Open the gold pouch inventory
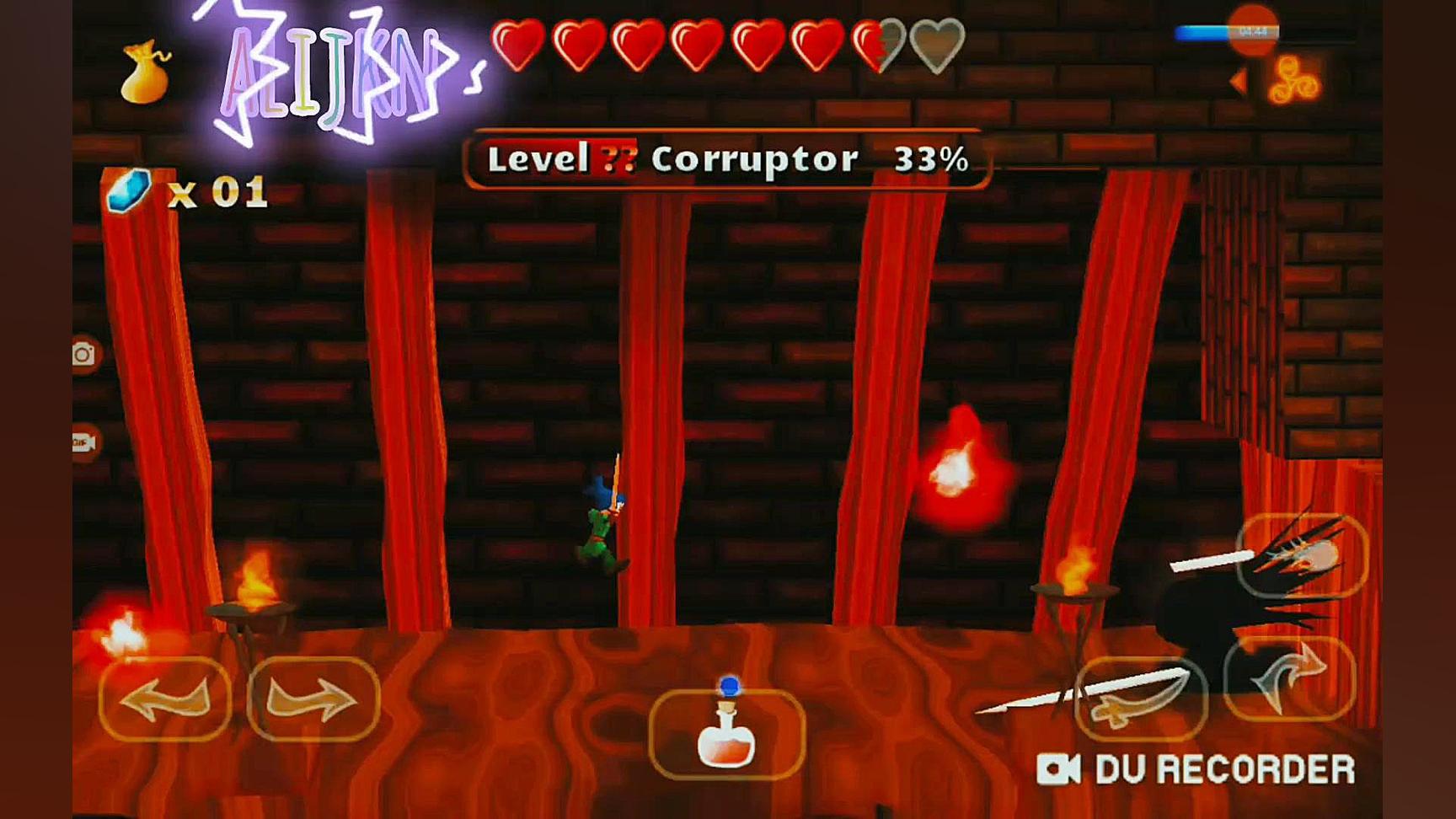 145,74
